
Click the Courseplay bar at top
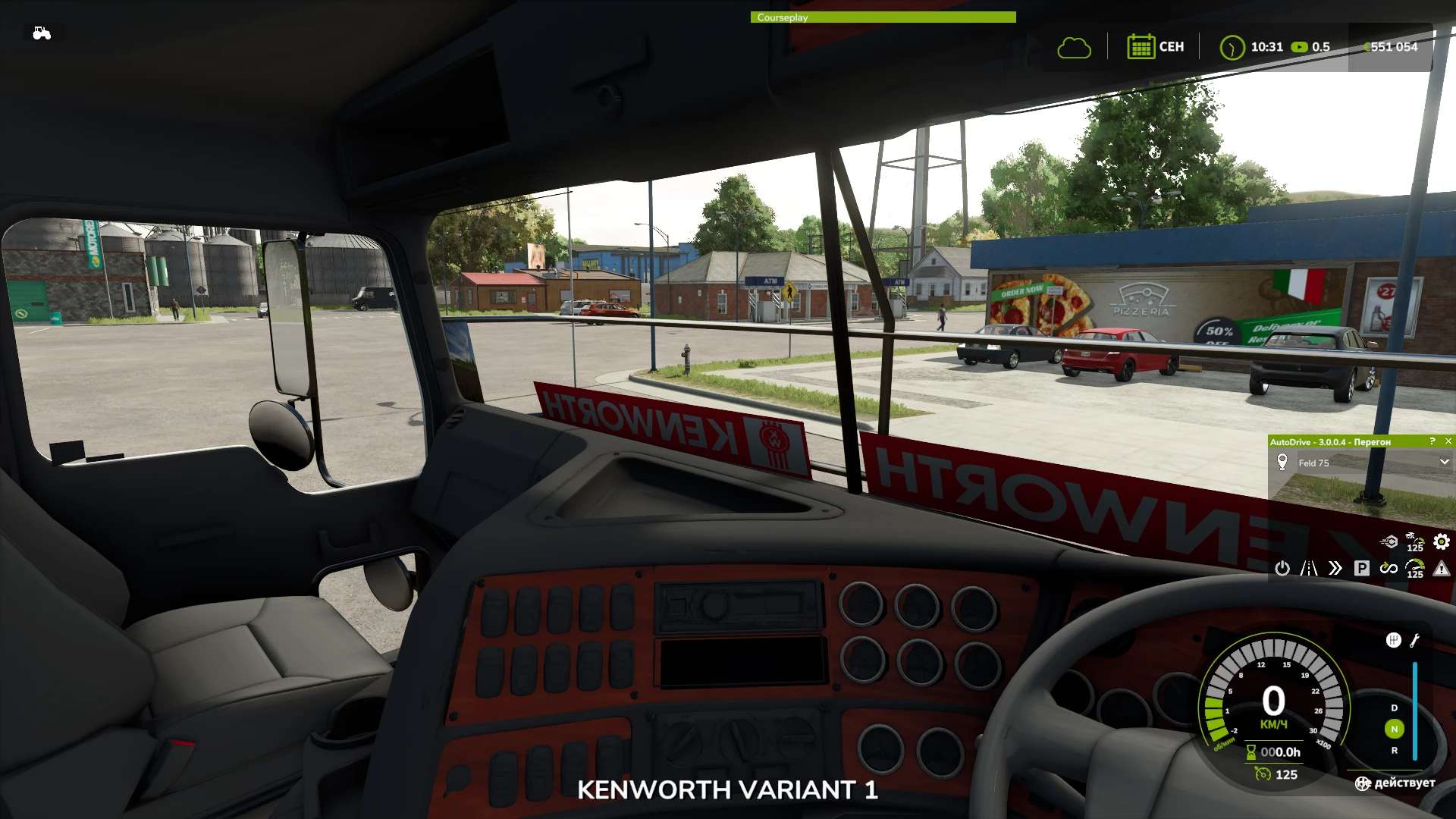pyautogui.click(x=883, y=17)
